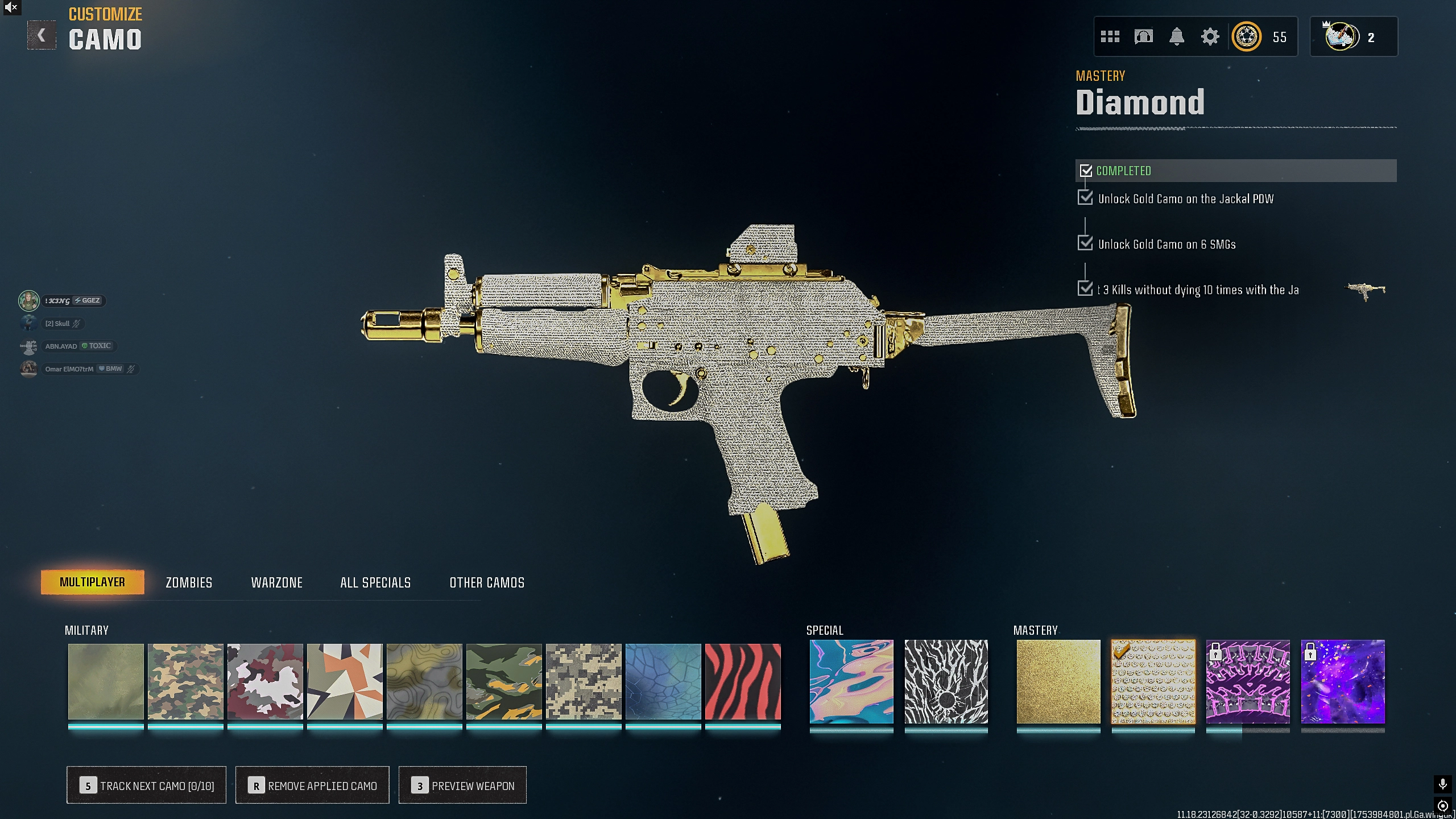Select the pink and blue liquid special camo
The height and width of the screenshot is (819, 1456).
pos(851,681)
